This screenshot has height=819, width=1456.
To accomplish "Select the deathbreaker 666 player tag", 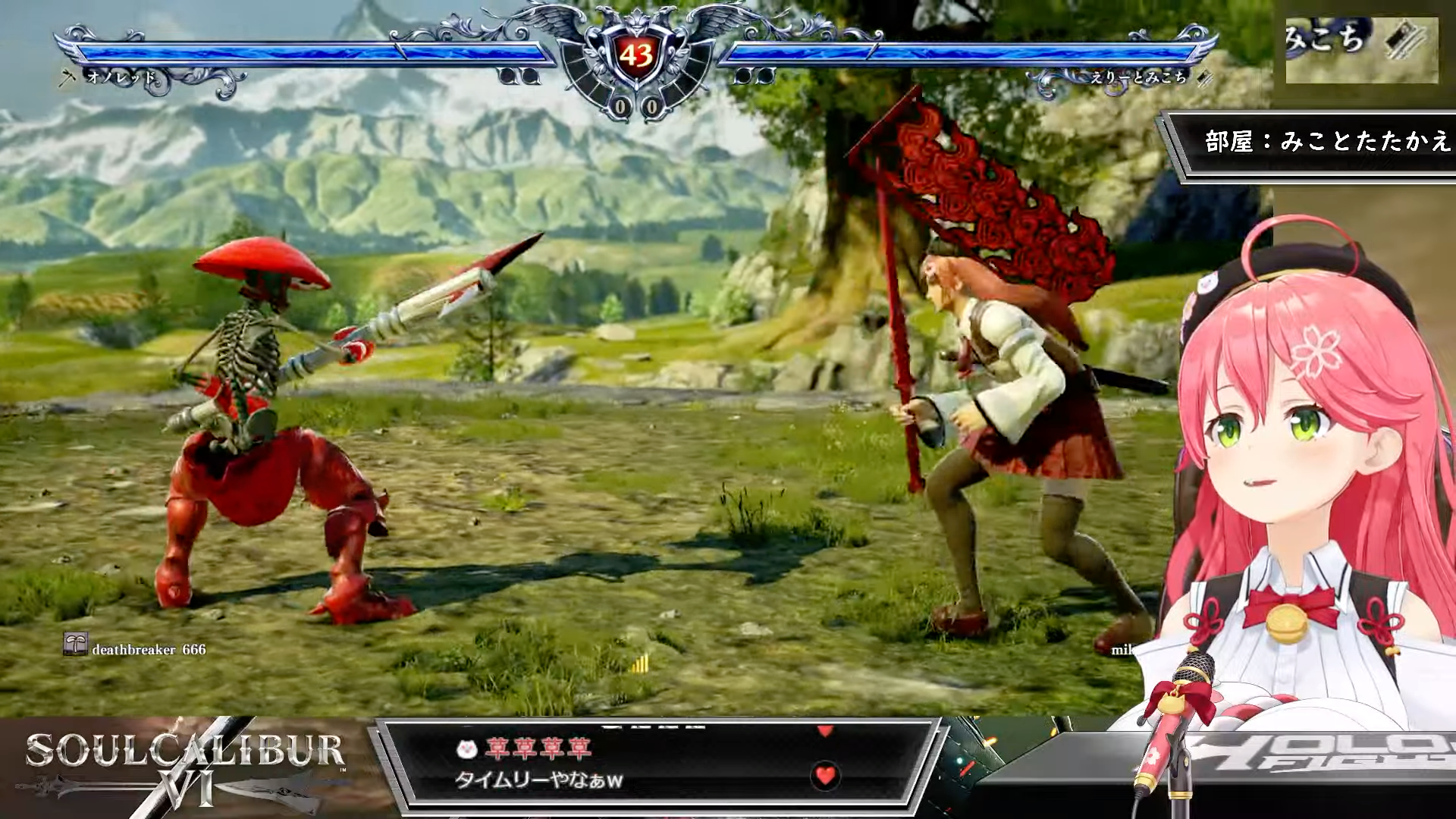I will pyautogui.click(x=136, y=649).
